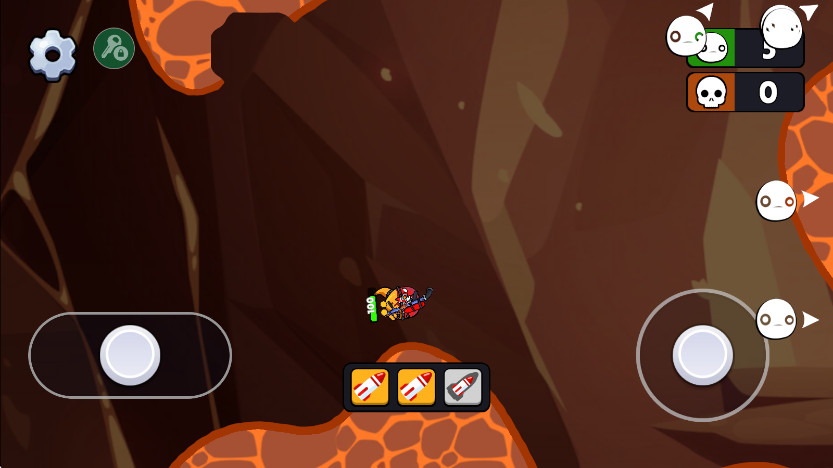
Task: Select the greyed-out rocket ammo slot
Action: coord(462,387)
